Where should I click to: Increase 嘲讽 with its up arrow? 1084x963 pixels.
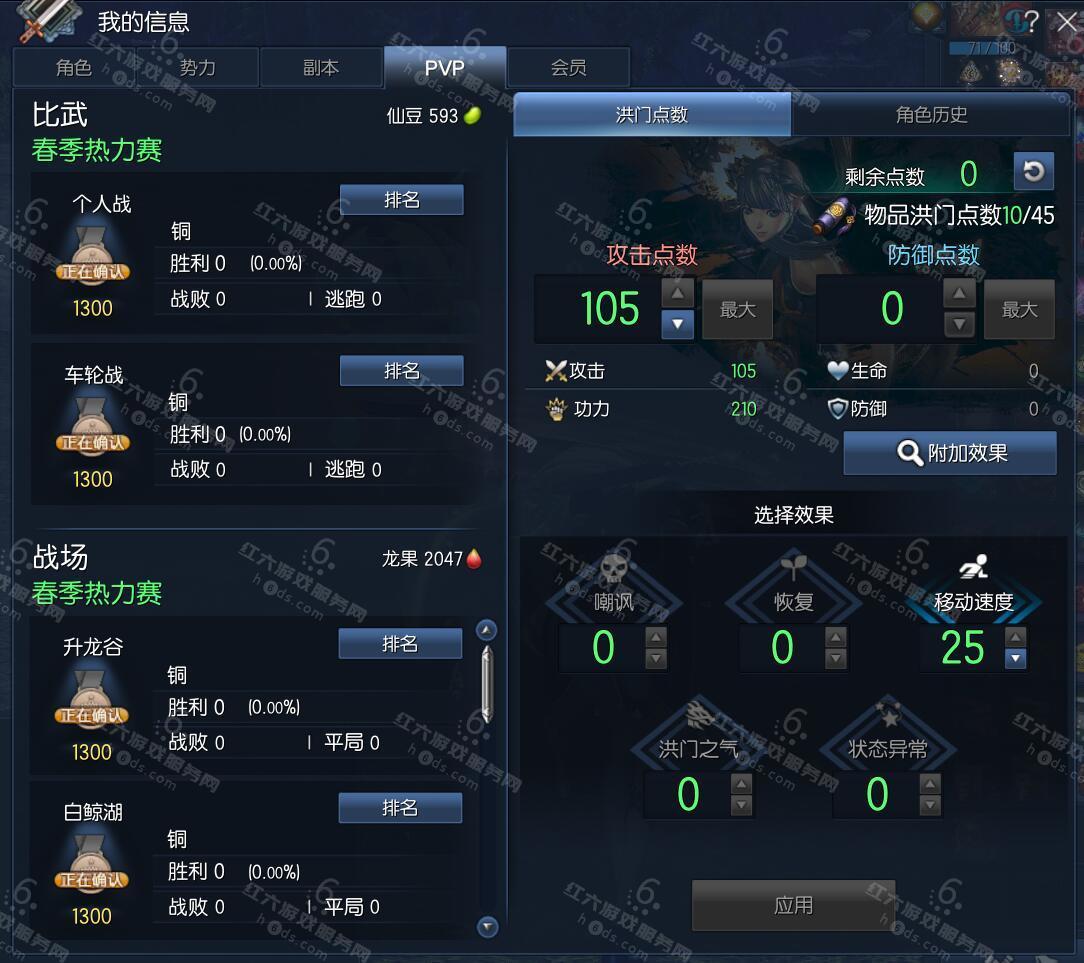[656, 637]
